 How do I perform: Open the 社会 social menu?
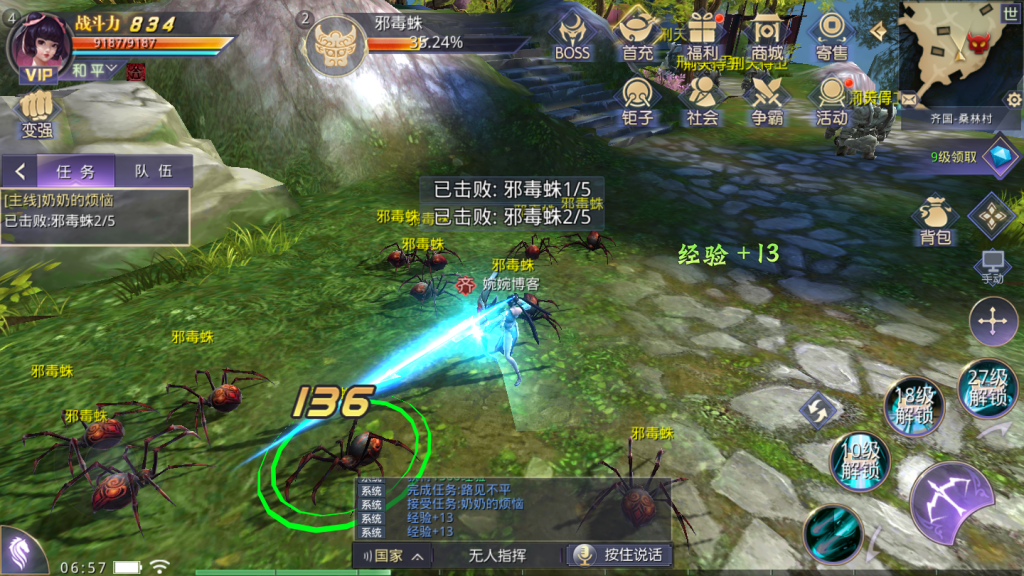pos(702,100)
